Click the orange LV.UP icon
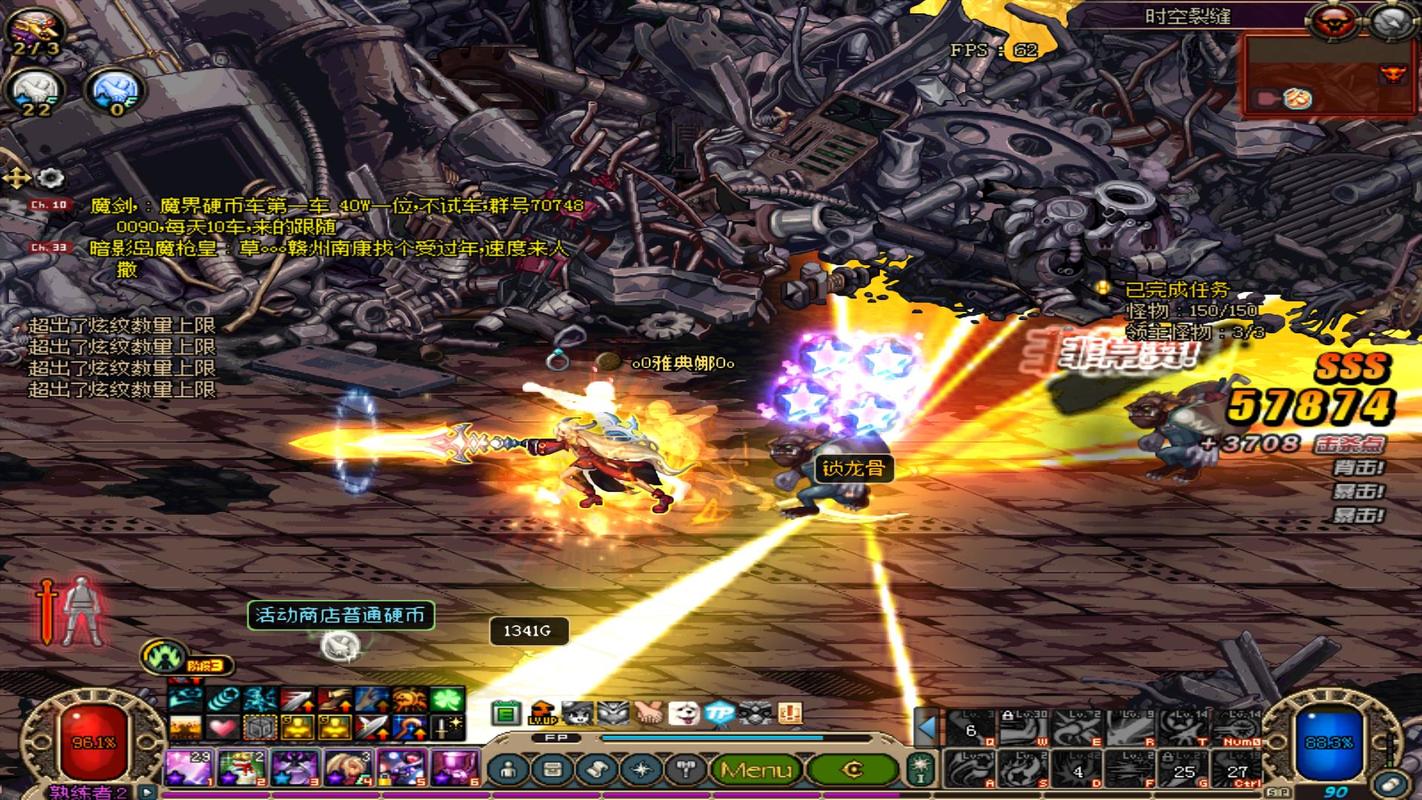 point(542,712)
